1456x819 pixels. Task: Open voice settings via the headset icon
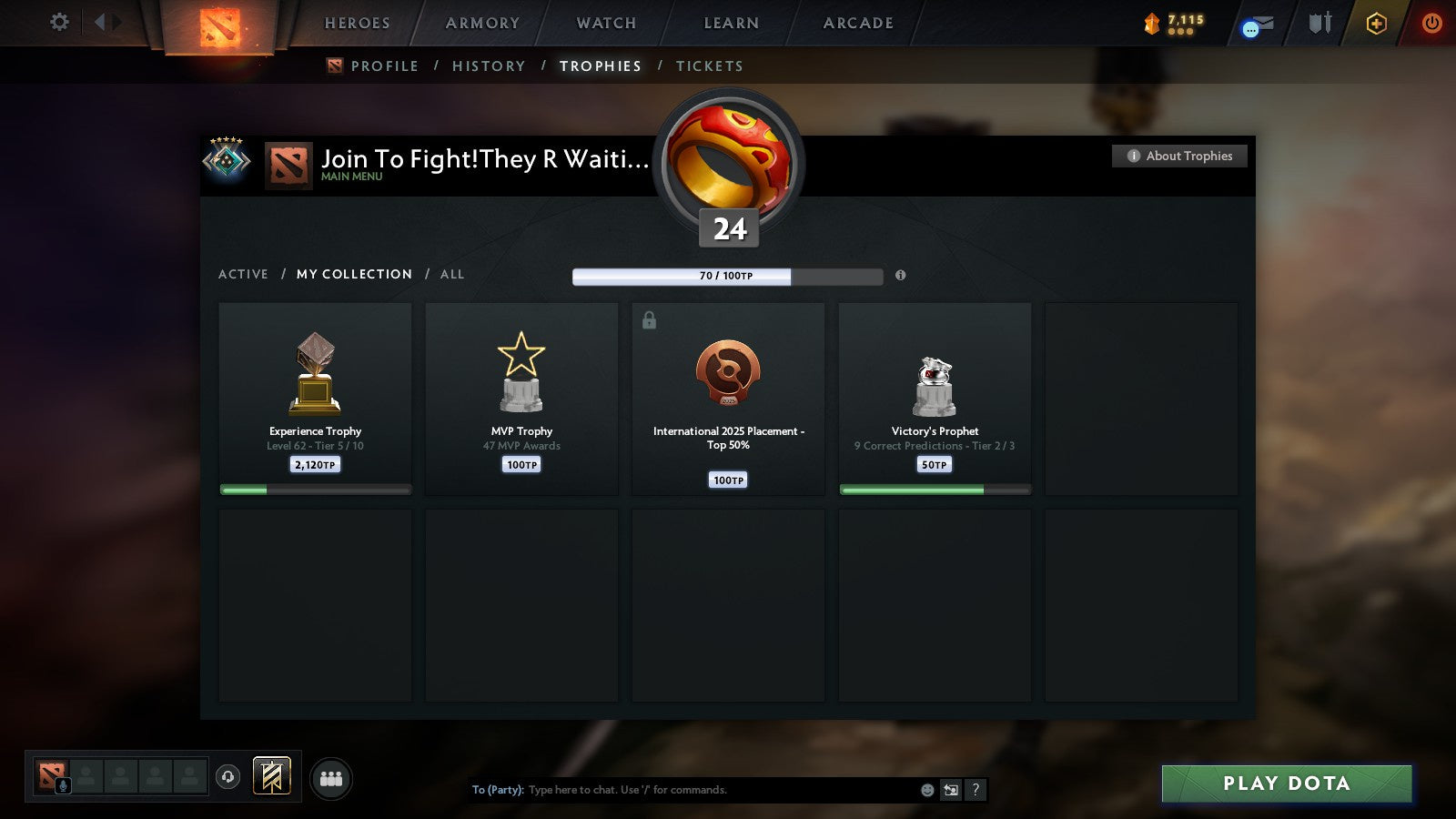[227, 775]
